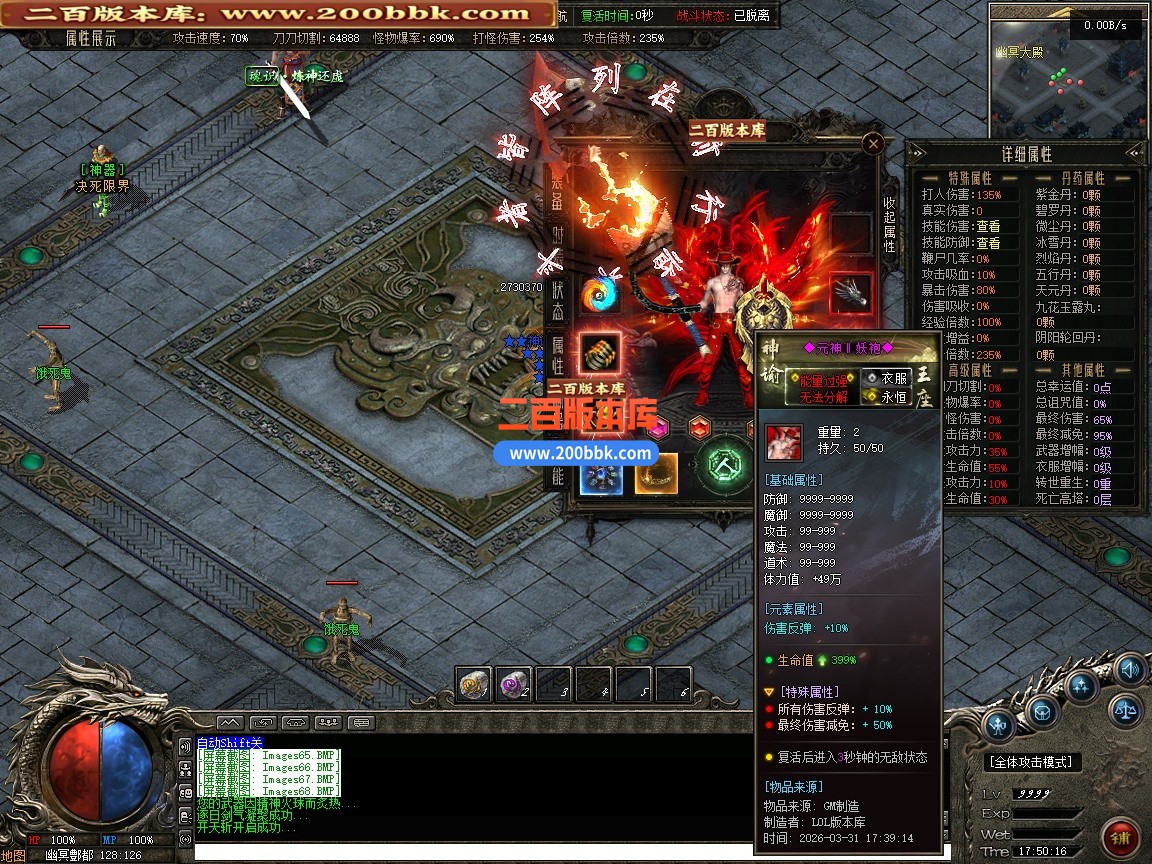Open the bag with the chest icon

click(1041, 712)
